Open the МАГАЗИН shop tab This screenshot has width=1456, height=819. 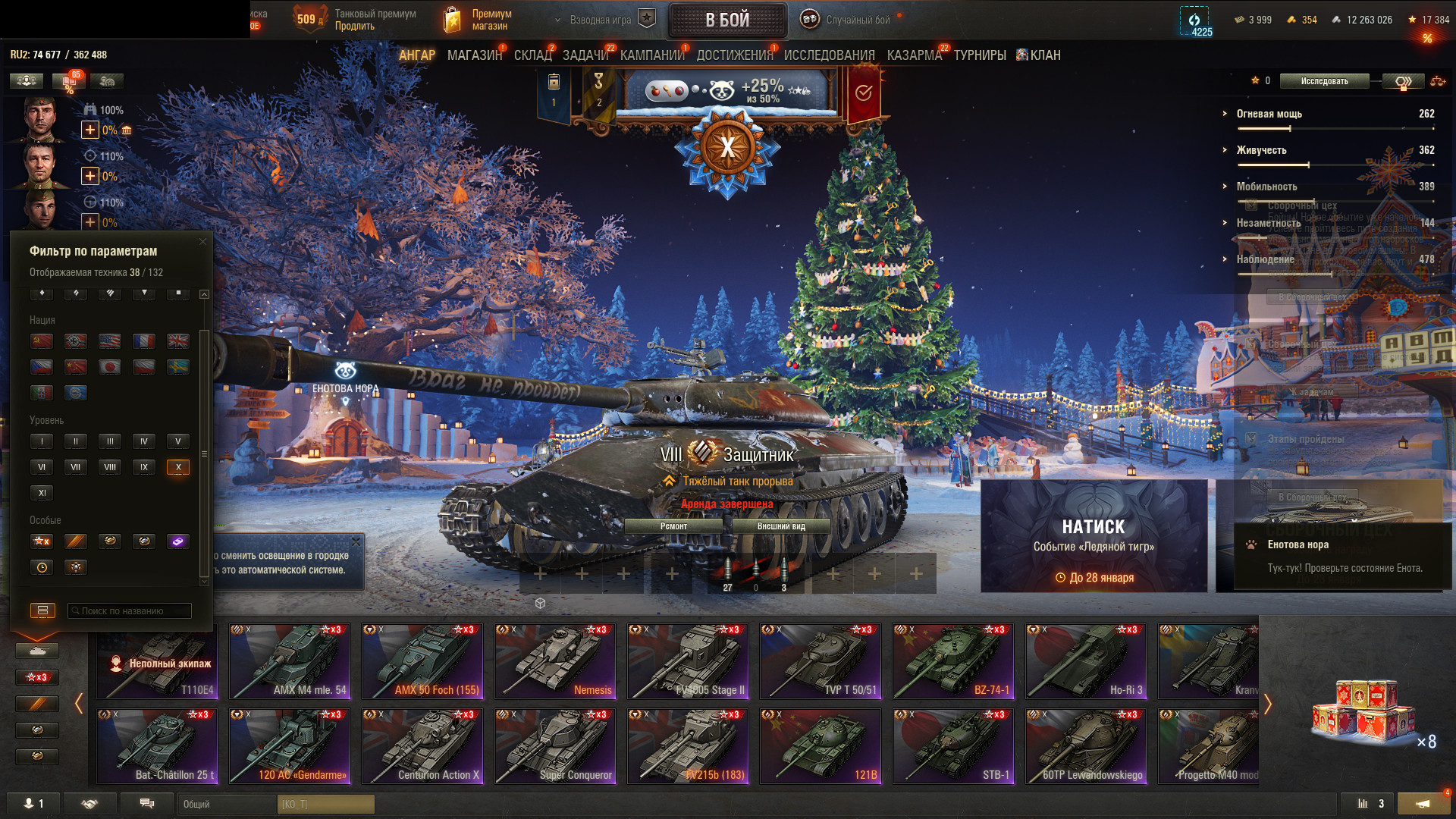coord(475,55)
